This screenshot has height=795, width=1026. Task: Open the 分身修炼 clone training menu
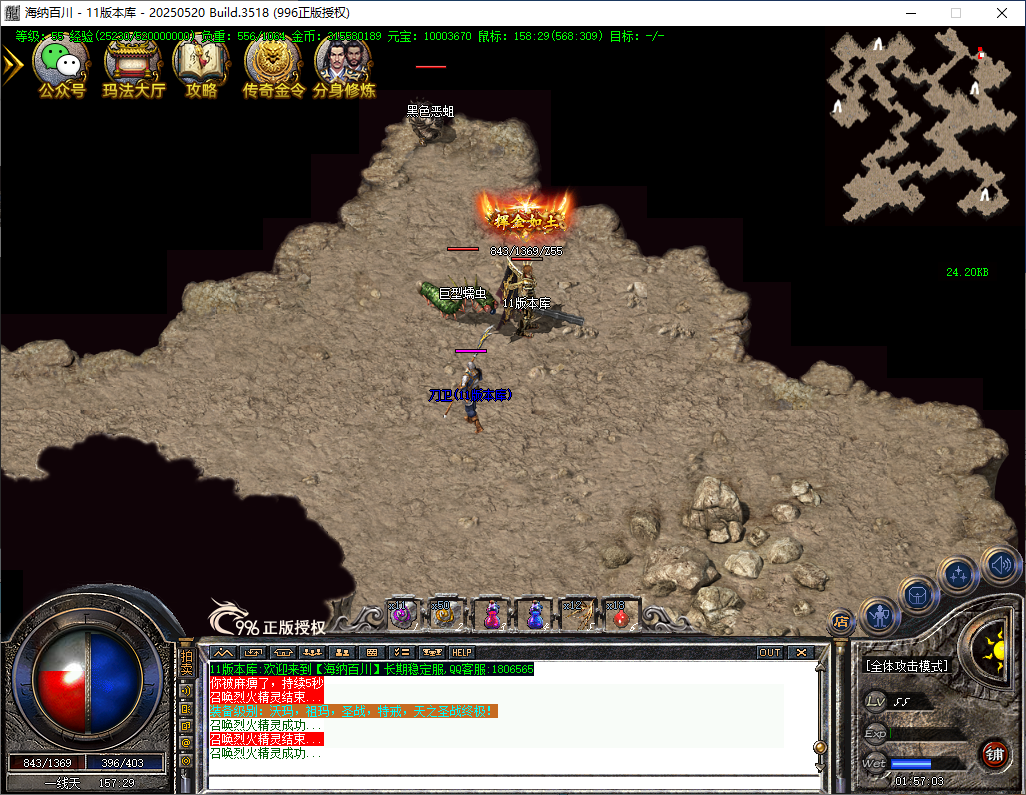[x=344, y=65]
